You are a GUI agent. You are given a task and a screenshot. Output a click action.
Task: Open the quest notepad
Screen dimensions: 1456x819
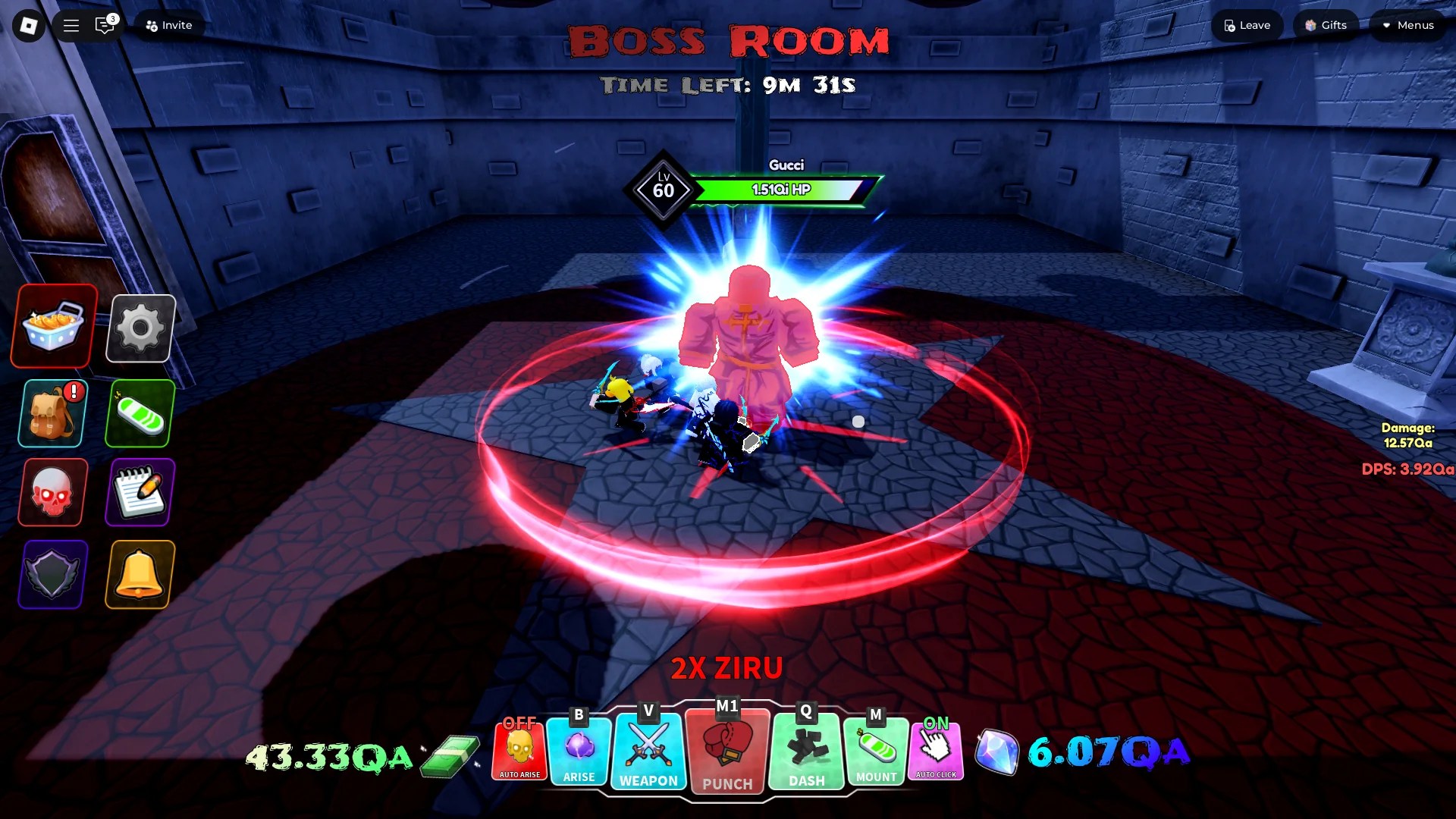140,493
